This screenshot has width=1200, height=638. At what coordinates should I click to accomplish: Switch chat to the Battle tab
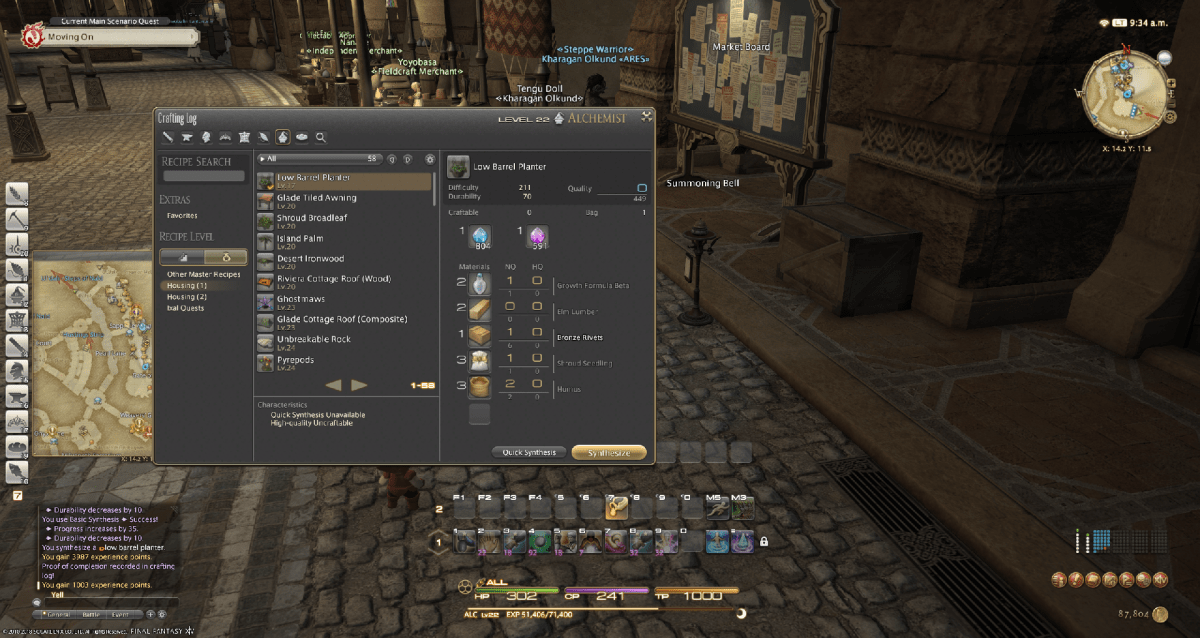click(91, 614)
